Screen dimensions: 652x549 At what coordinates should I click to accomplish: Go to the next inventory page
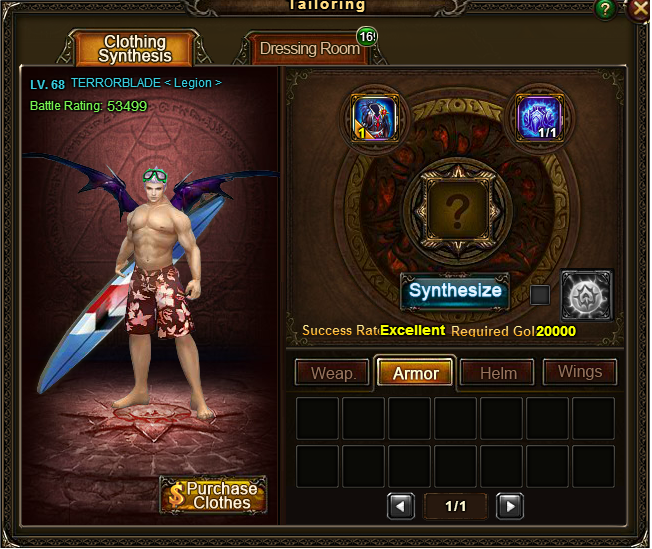coord(510,506)
